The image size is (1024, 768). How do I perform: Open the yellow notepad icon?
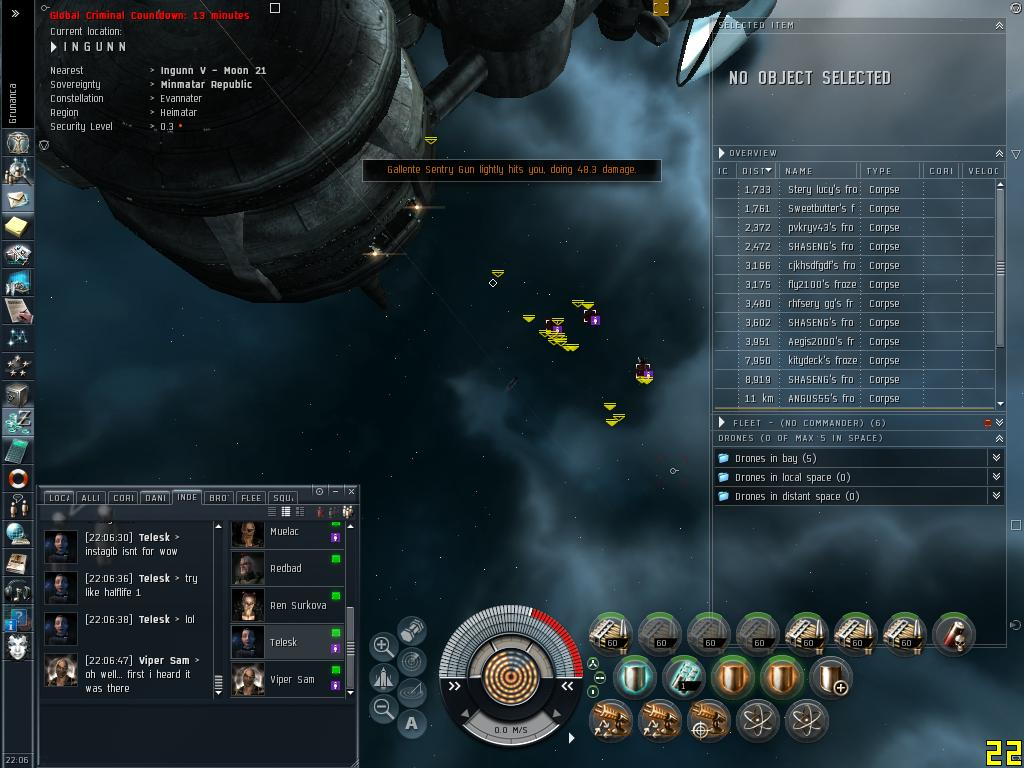click(17, 227)
